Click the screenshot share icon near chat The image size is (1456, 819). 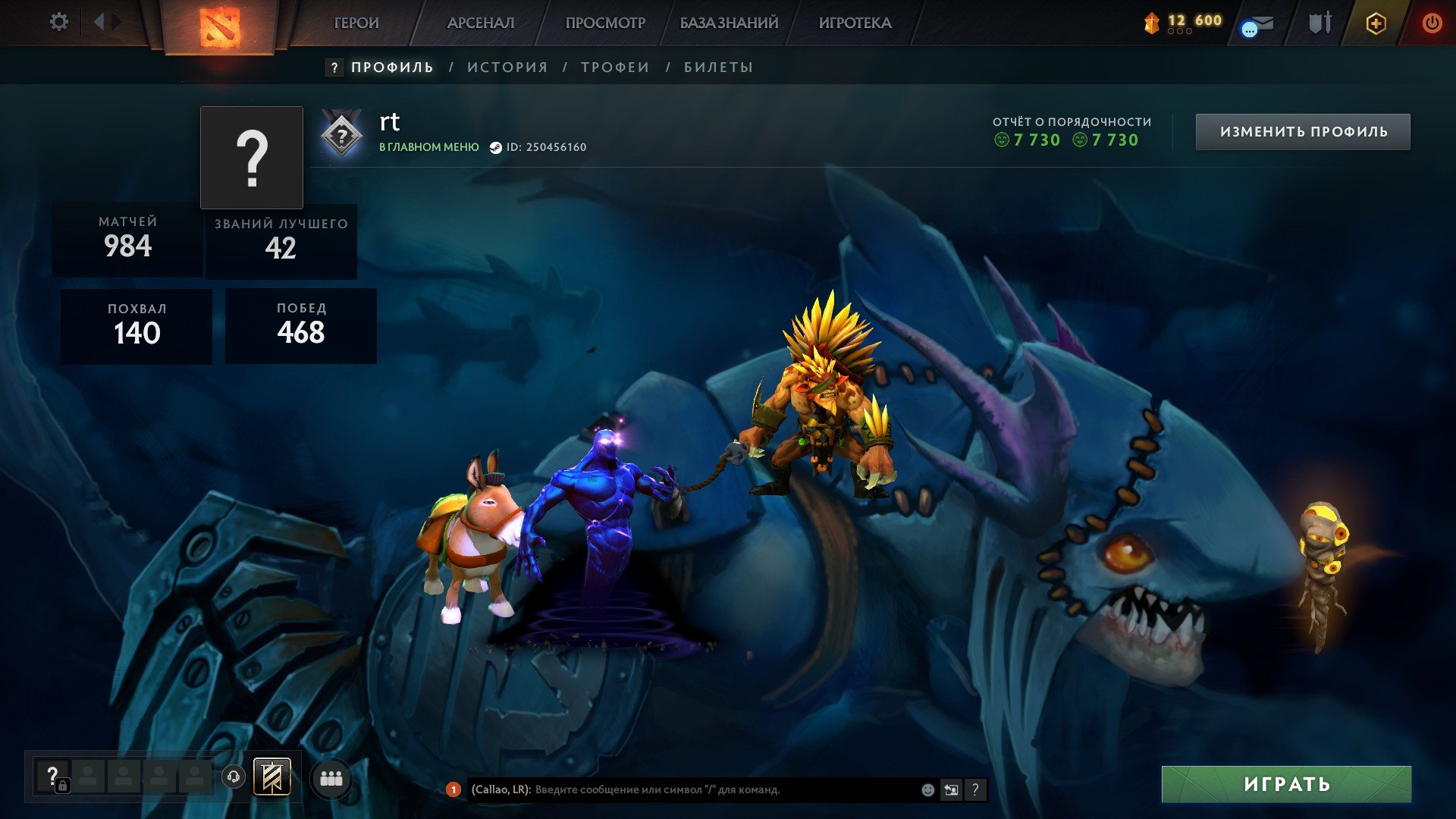951,789
